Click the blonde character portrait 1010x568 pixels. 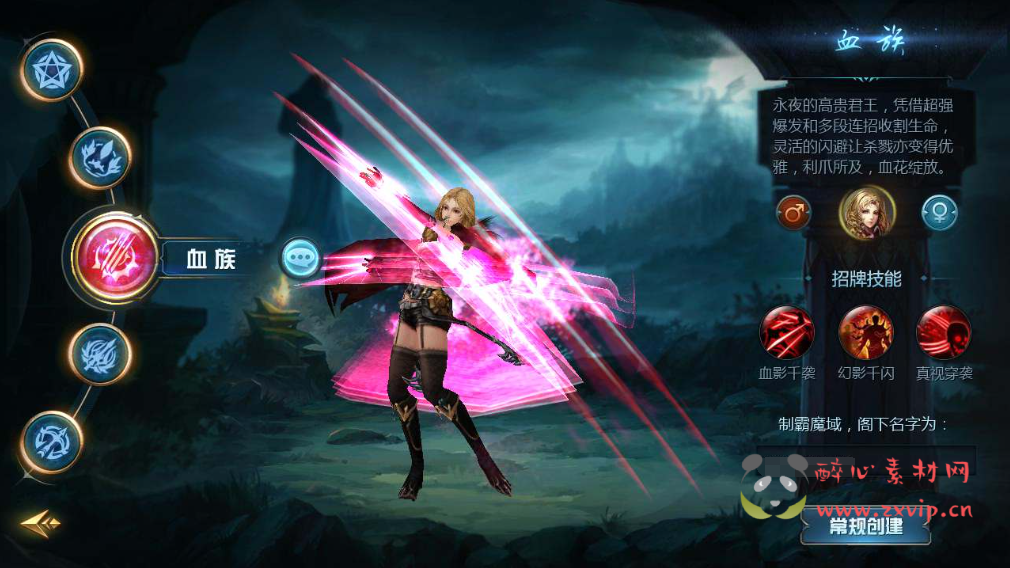pyautogui.click(x=867, y=213)
